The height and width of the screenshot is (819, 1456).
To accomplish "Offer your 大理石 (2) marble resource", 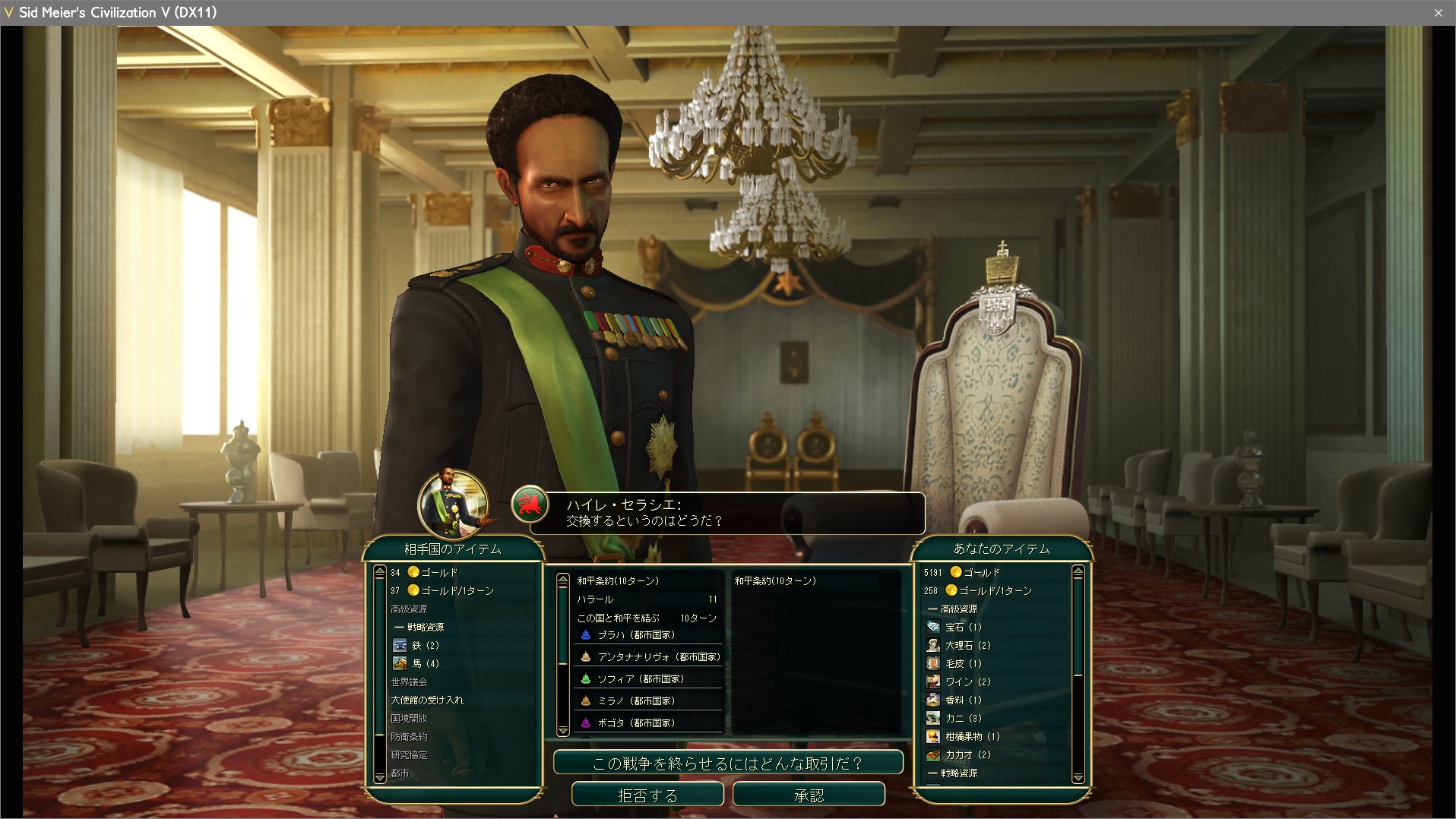I will (967, 645).
